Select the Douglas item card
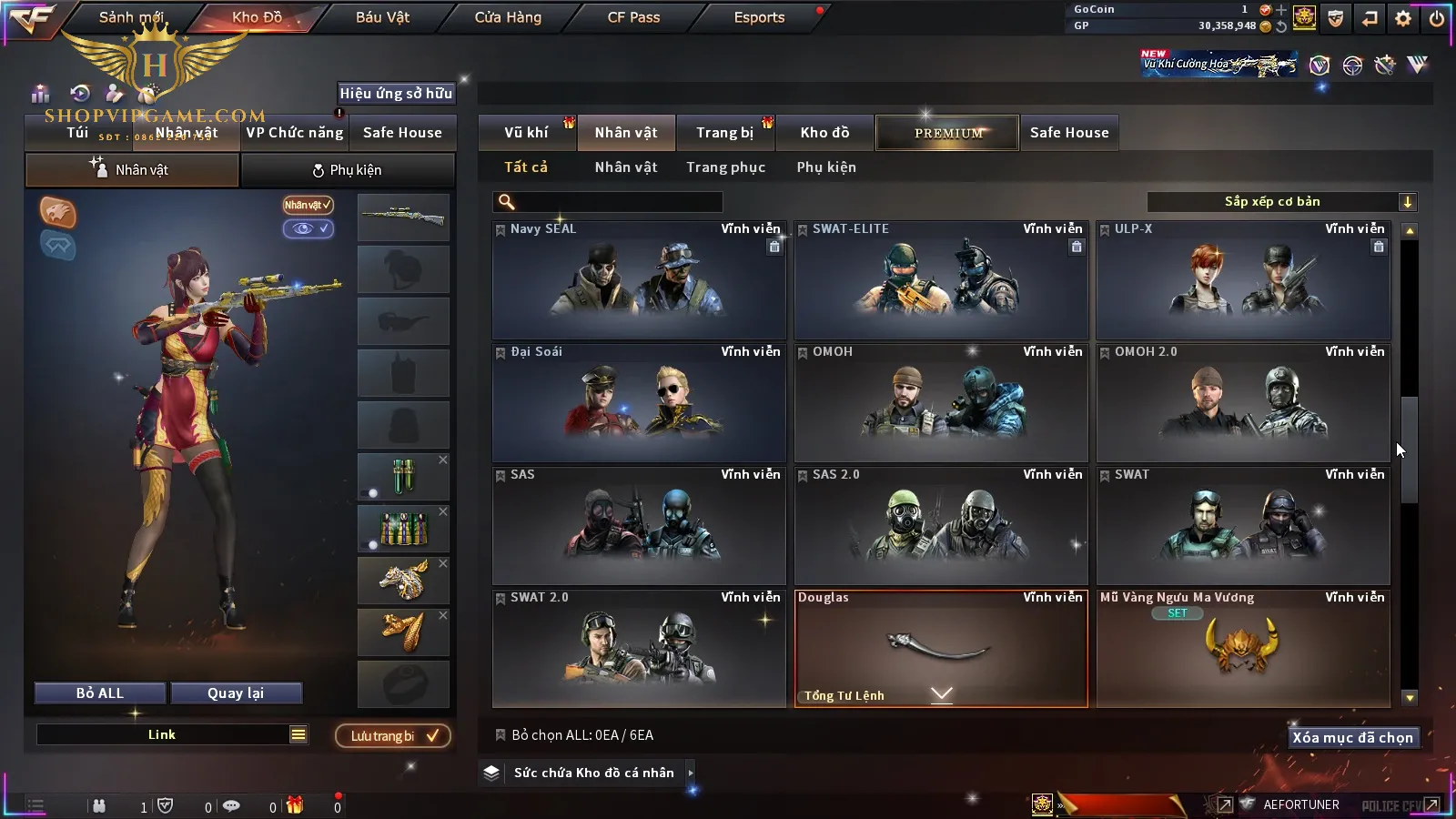This screenshot has height=819, width=1456. pos(941,648)
